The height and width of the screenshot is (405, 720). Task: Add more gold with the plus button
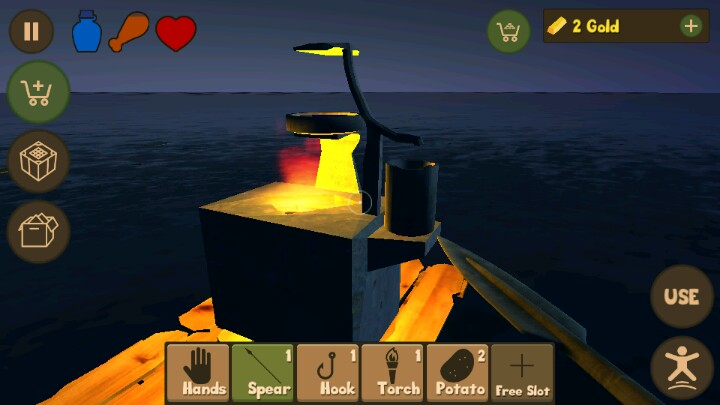691,26
